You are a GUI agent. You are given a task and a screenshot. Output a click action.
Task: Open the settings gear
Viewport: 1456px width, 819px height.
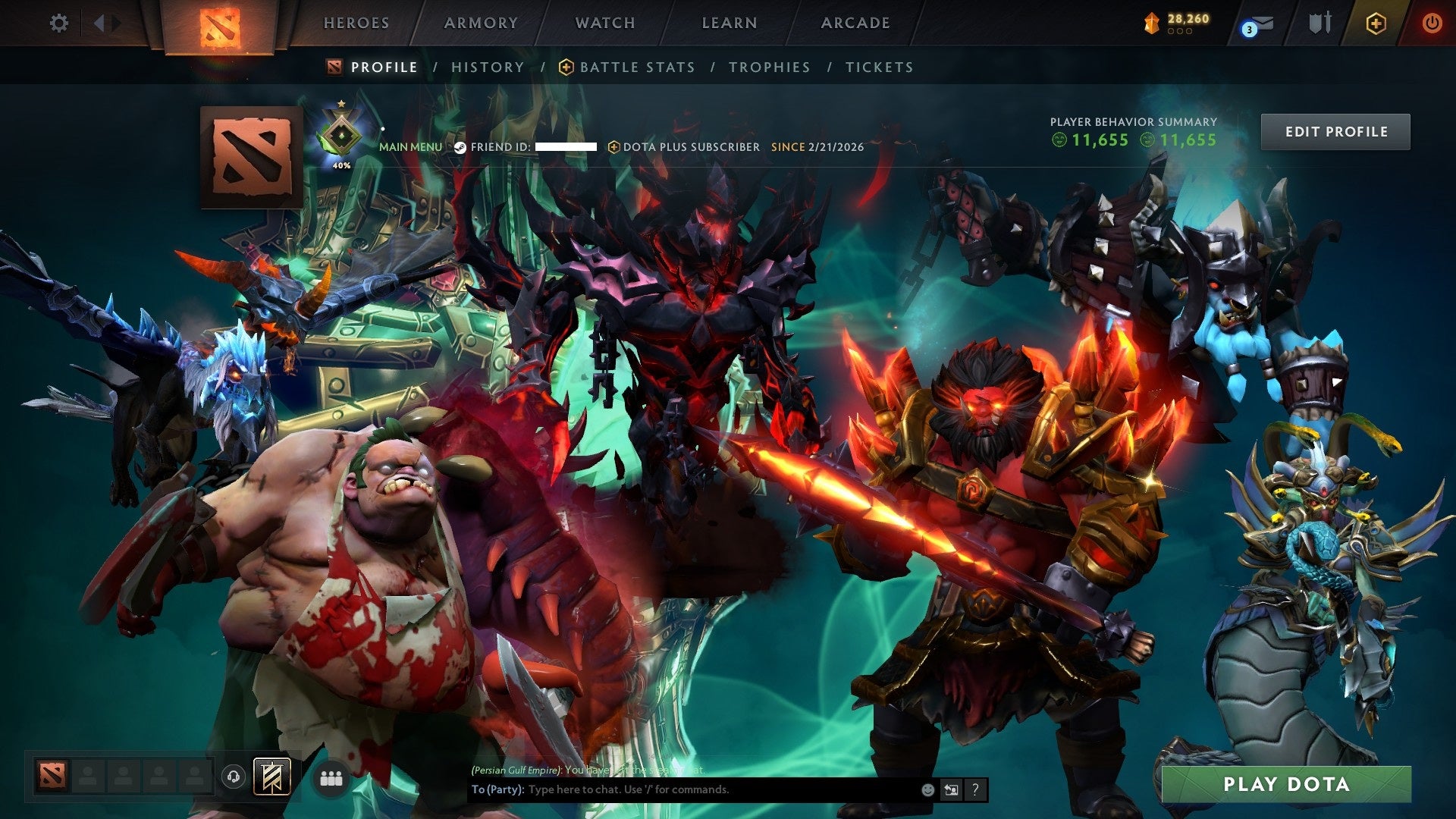pos(59,24)
